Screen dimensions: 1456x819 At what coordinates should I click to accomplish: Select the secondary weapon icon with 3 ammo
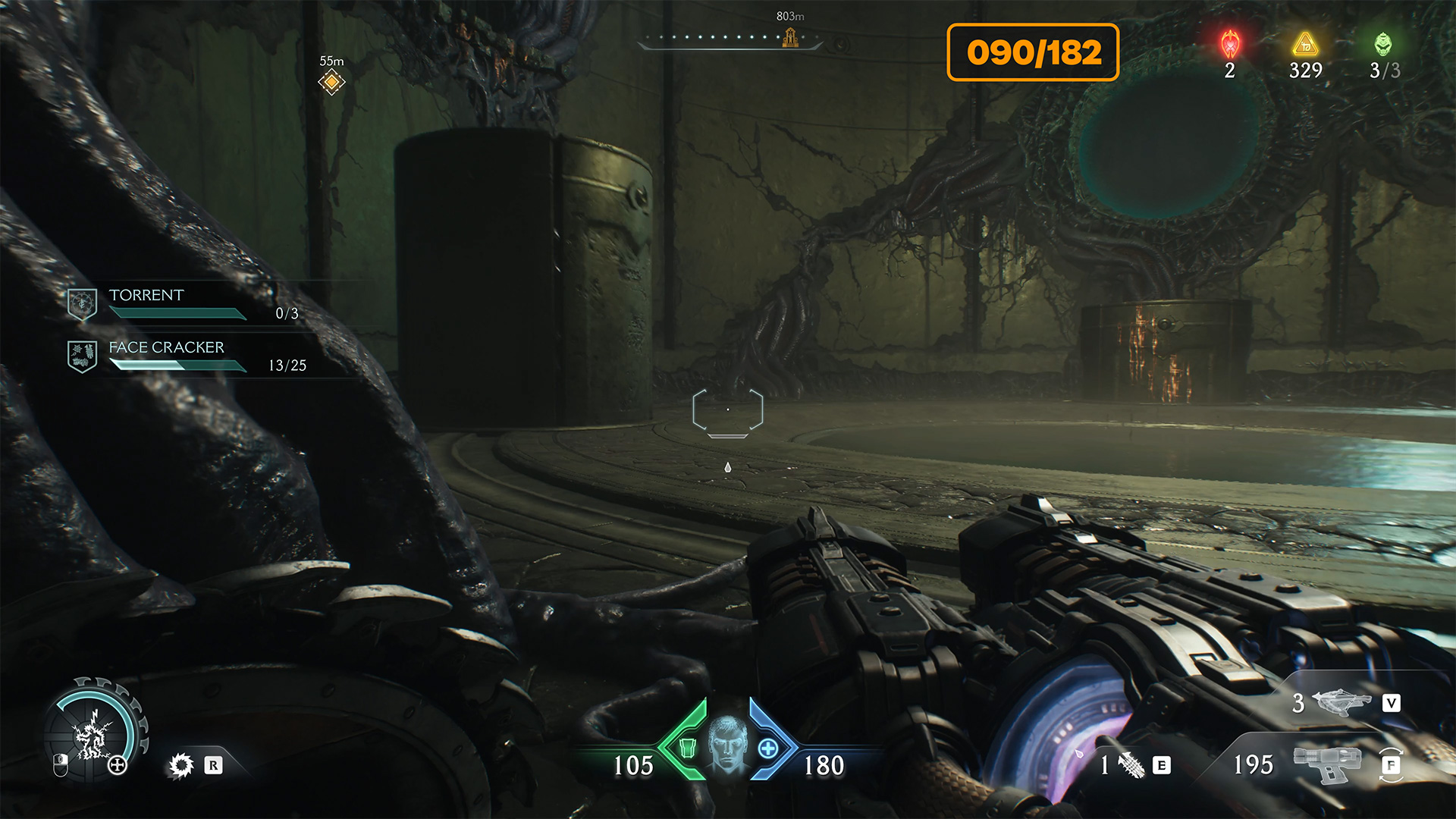point(1341,703)
